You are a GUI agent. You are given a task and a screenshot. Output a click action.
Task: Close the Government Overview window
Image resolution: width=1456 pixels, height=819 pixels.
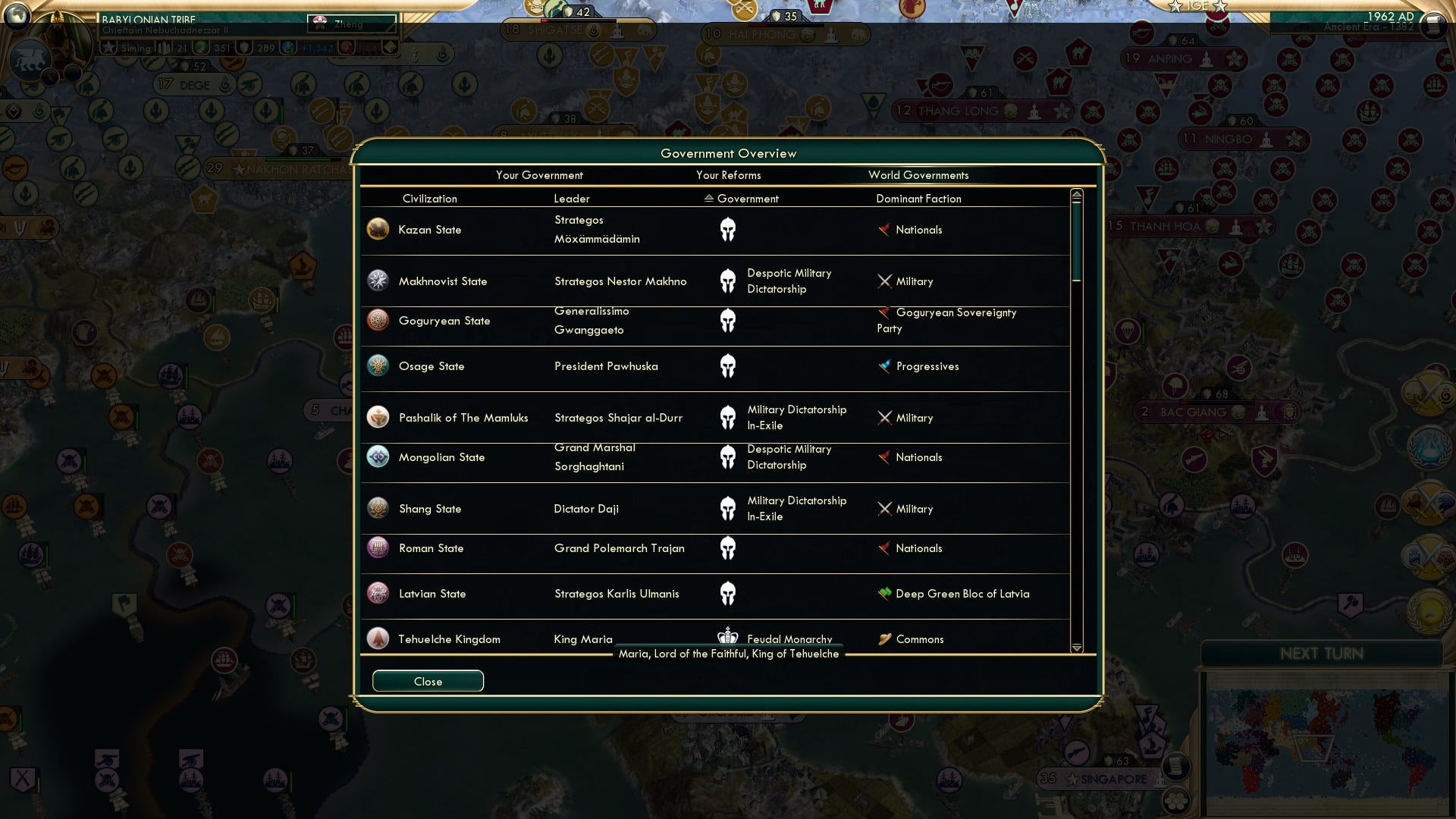[x=427, y=681]
